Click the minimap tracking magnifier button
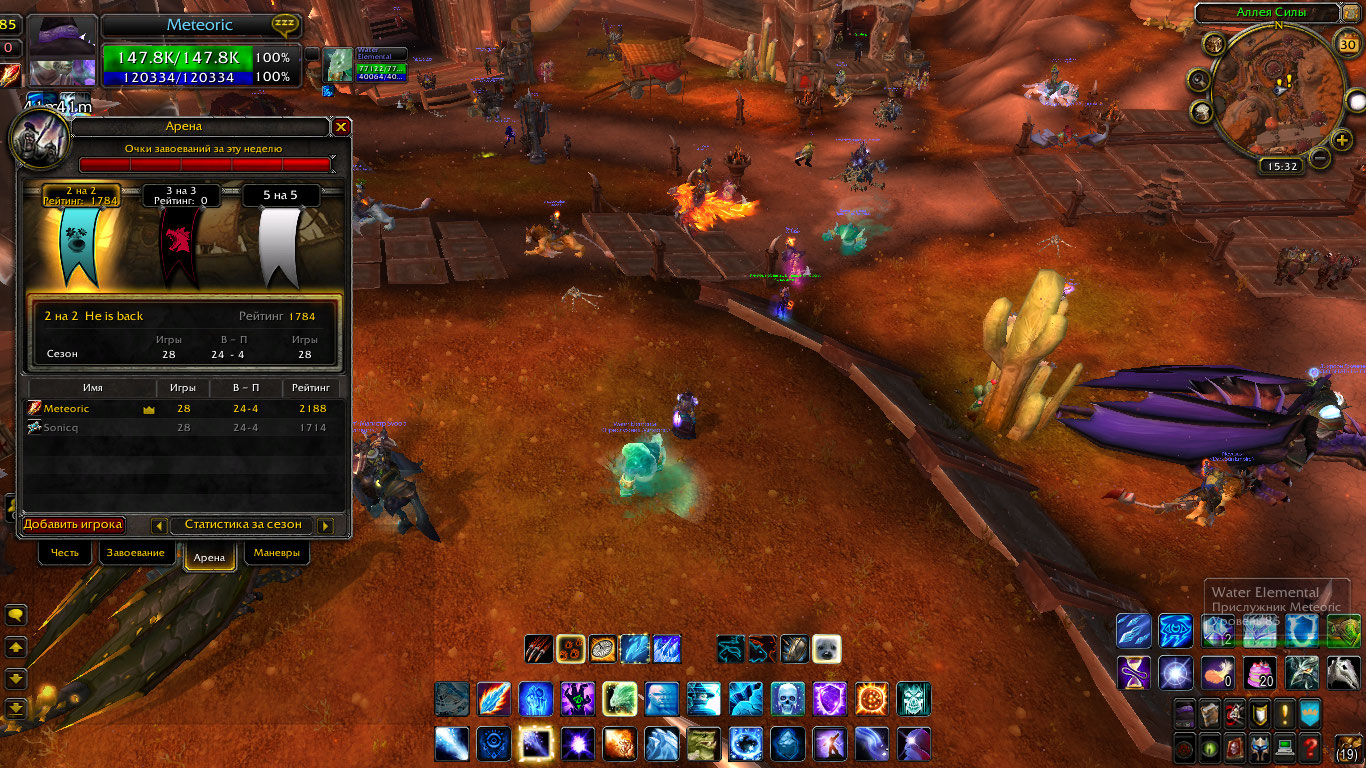This screenshot has width=1366, height=768. pyautogui.click(x=1198, y=80)
